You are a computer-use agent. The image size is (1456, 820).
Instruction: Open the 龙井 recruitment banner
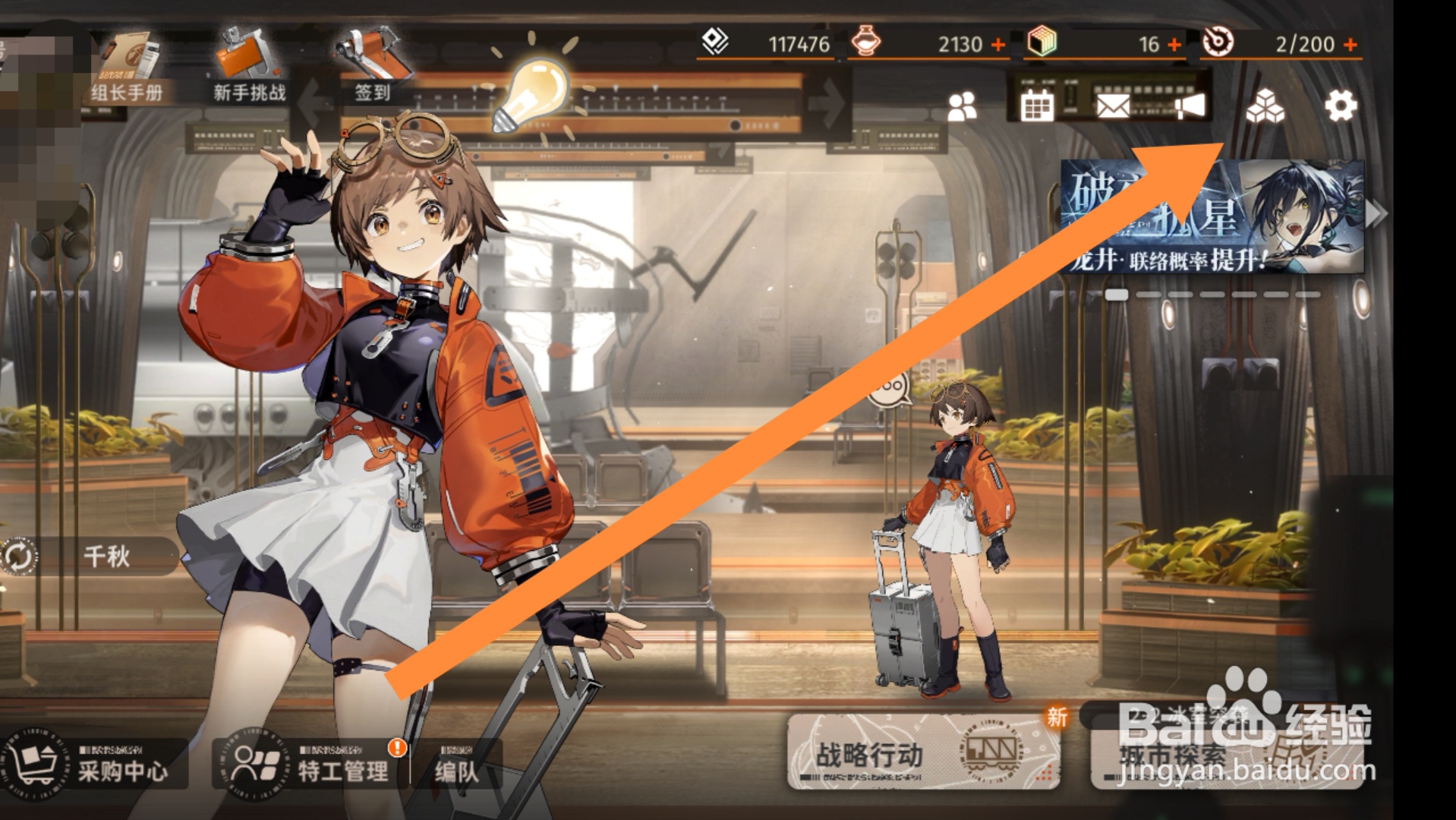click(x=1212, y=217)
